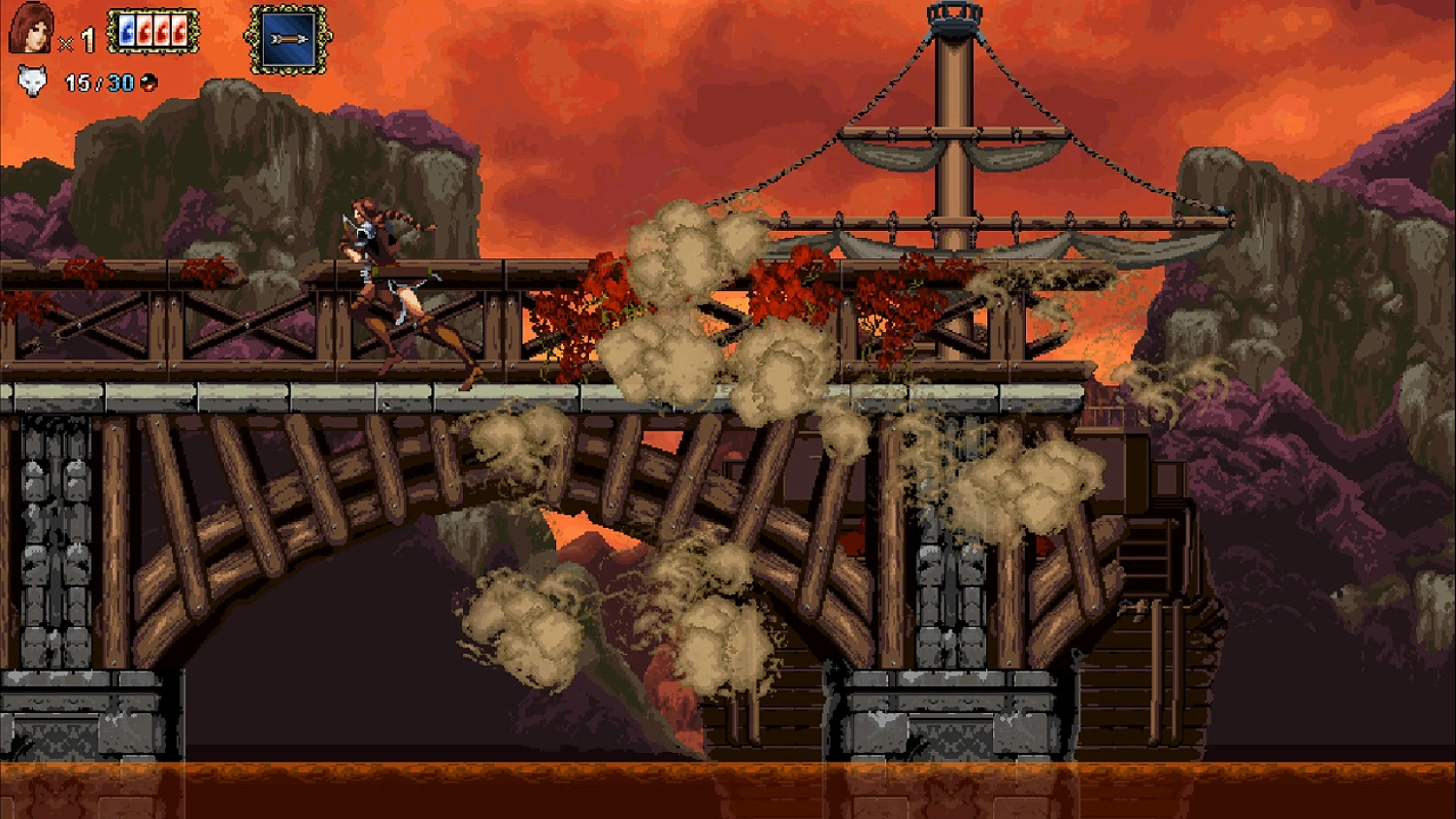The width and height of the screenshot is (1456, 819).
Task: Click the x1 lives indicator
Action: pos(76,39)
